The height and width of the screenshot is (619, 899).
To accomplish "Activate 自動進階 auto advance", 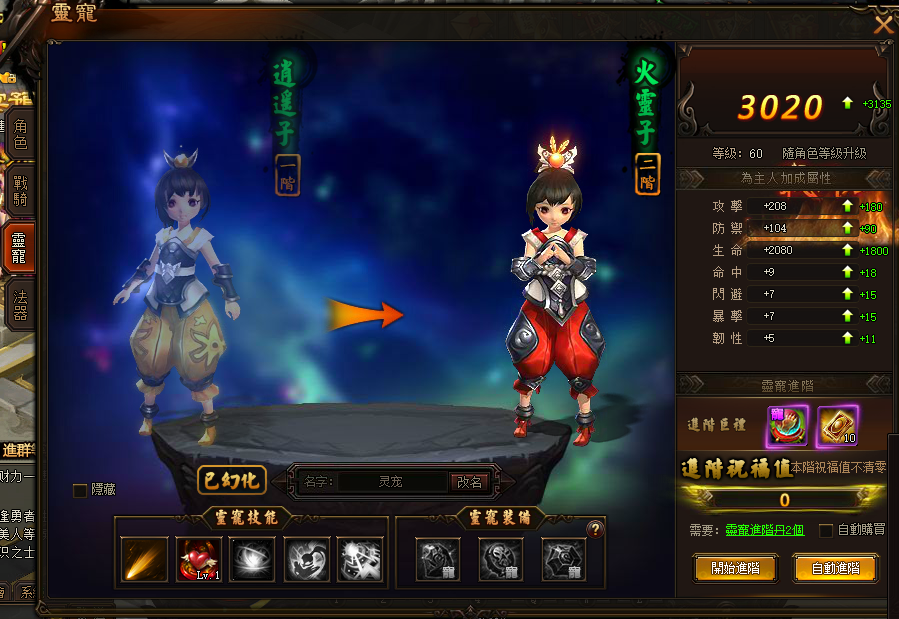I will tap(834, 568).
